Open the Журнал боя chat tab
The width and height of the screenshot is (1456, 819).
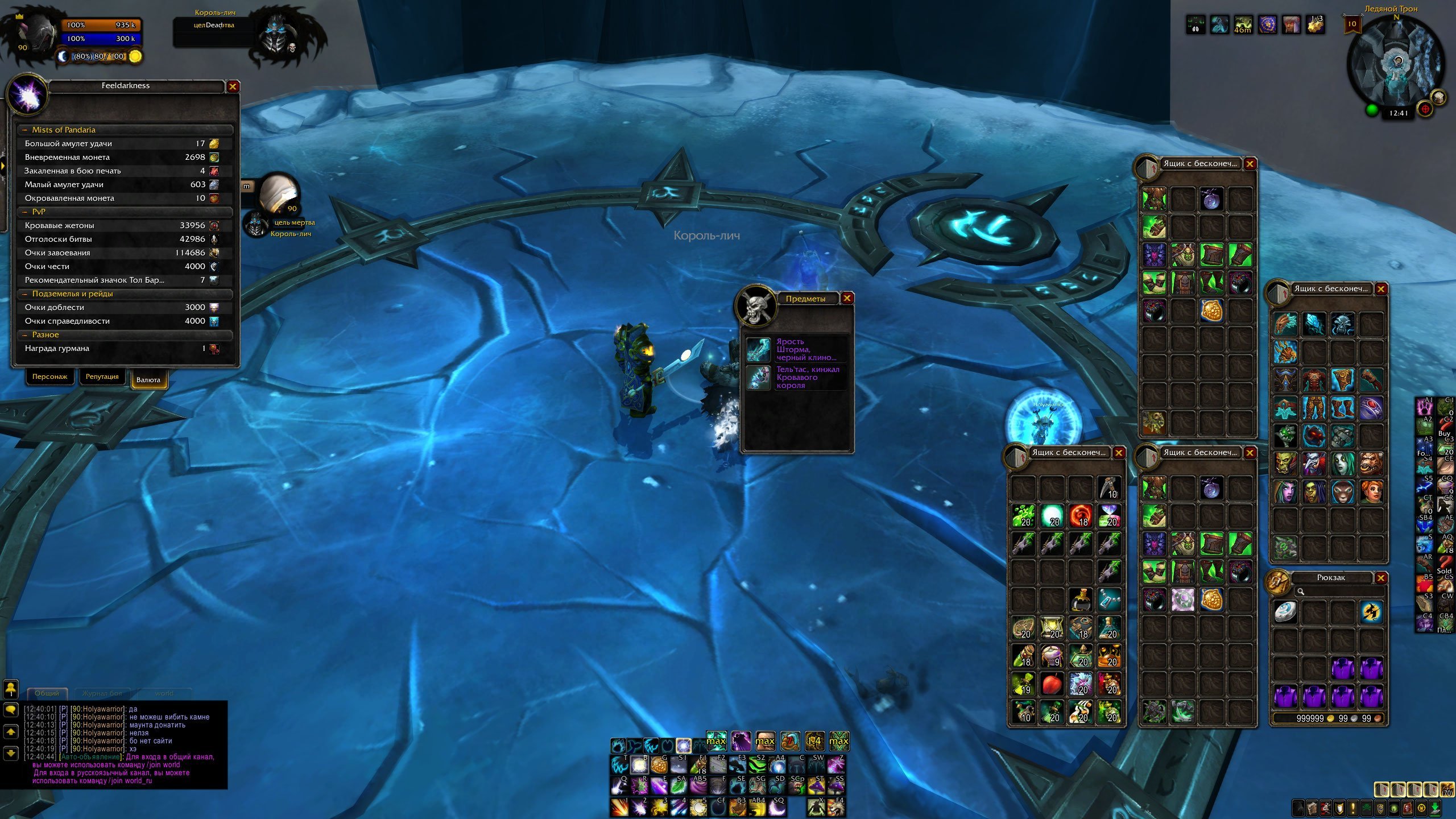tap(102, 693)
